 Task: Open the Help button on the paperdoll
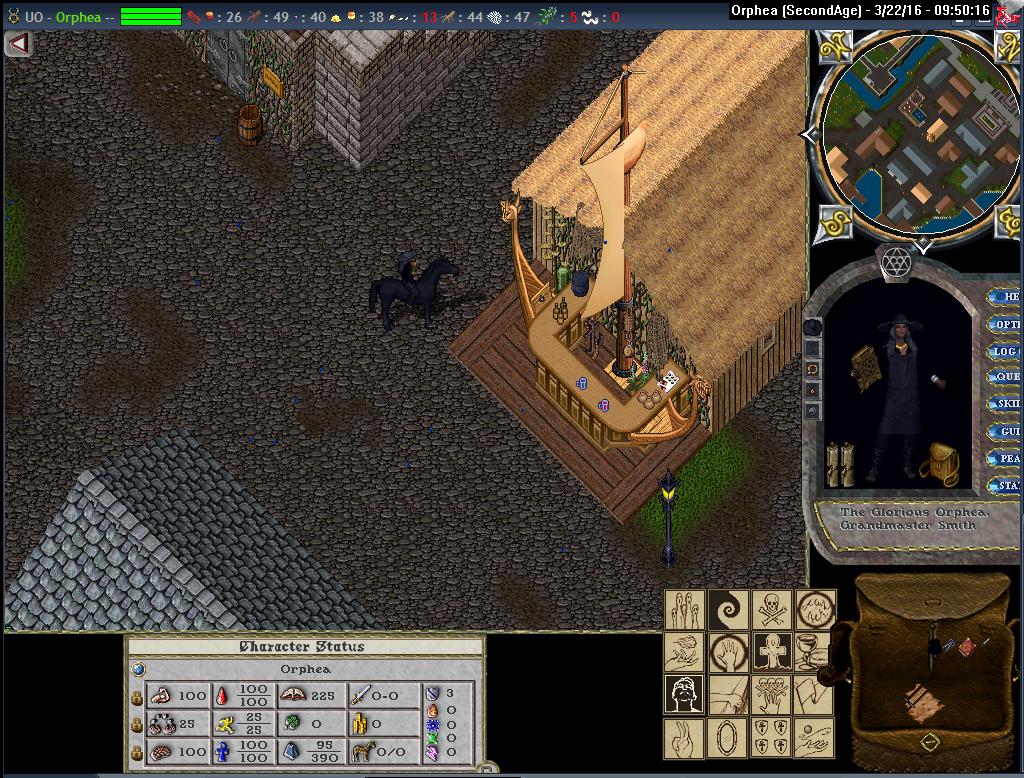point(1005,297)
